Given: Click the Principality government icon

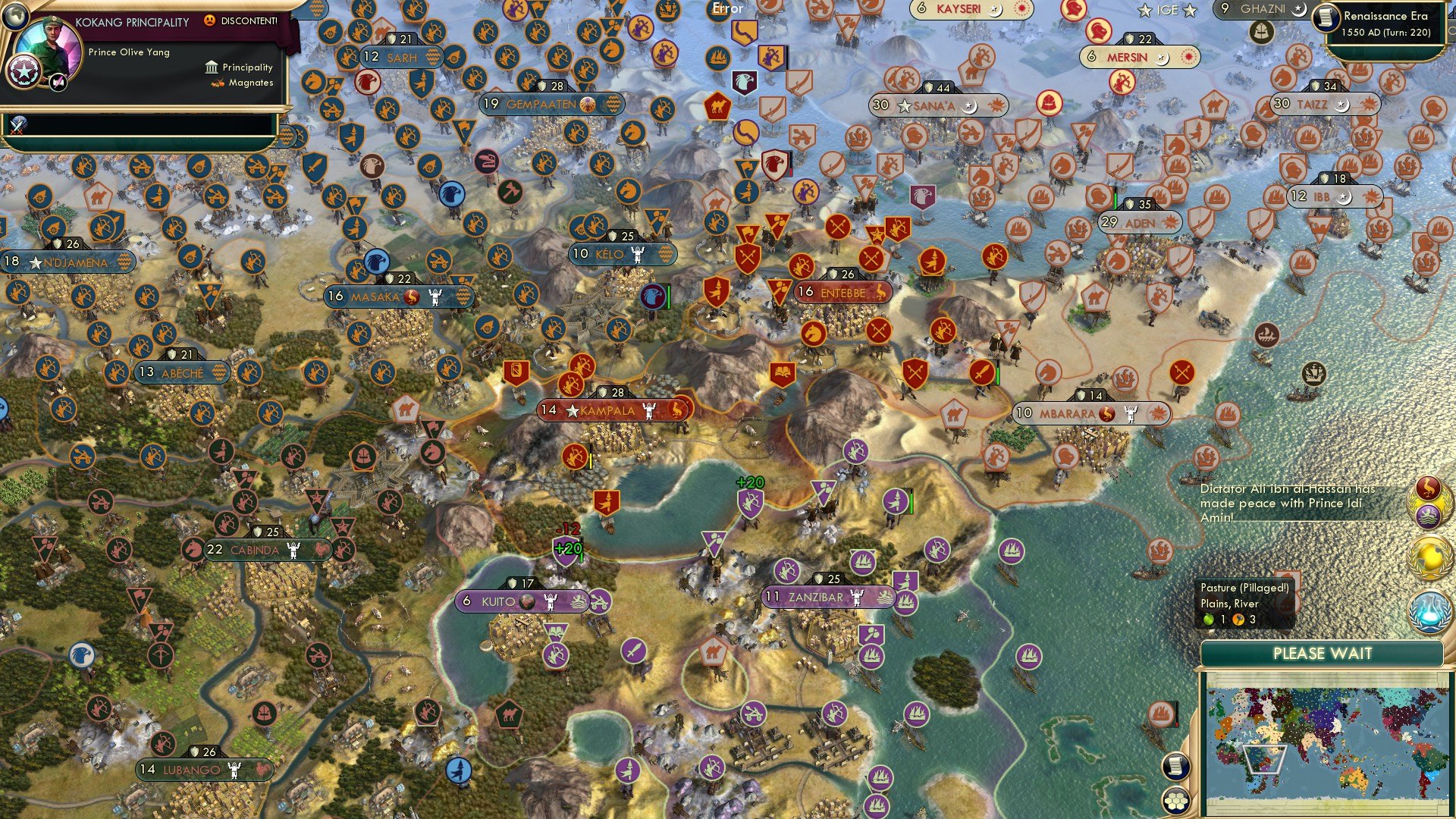Looking at the screenshot, I should coord(212,67).
